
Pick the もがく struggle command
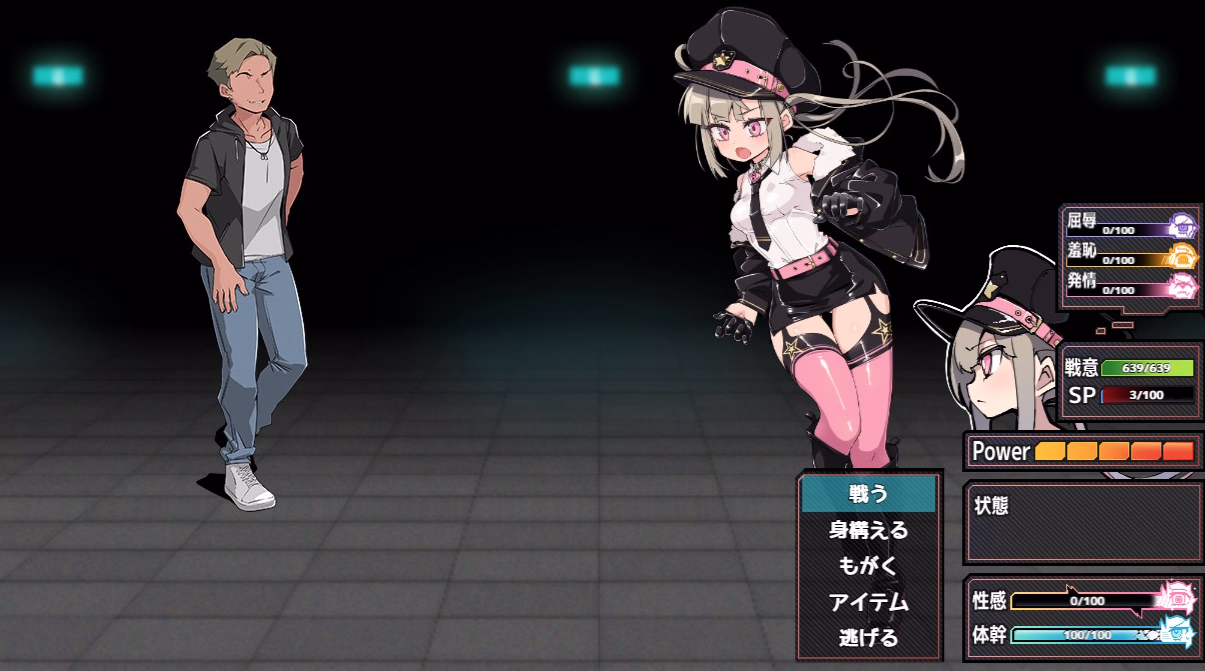coord(868,566)
